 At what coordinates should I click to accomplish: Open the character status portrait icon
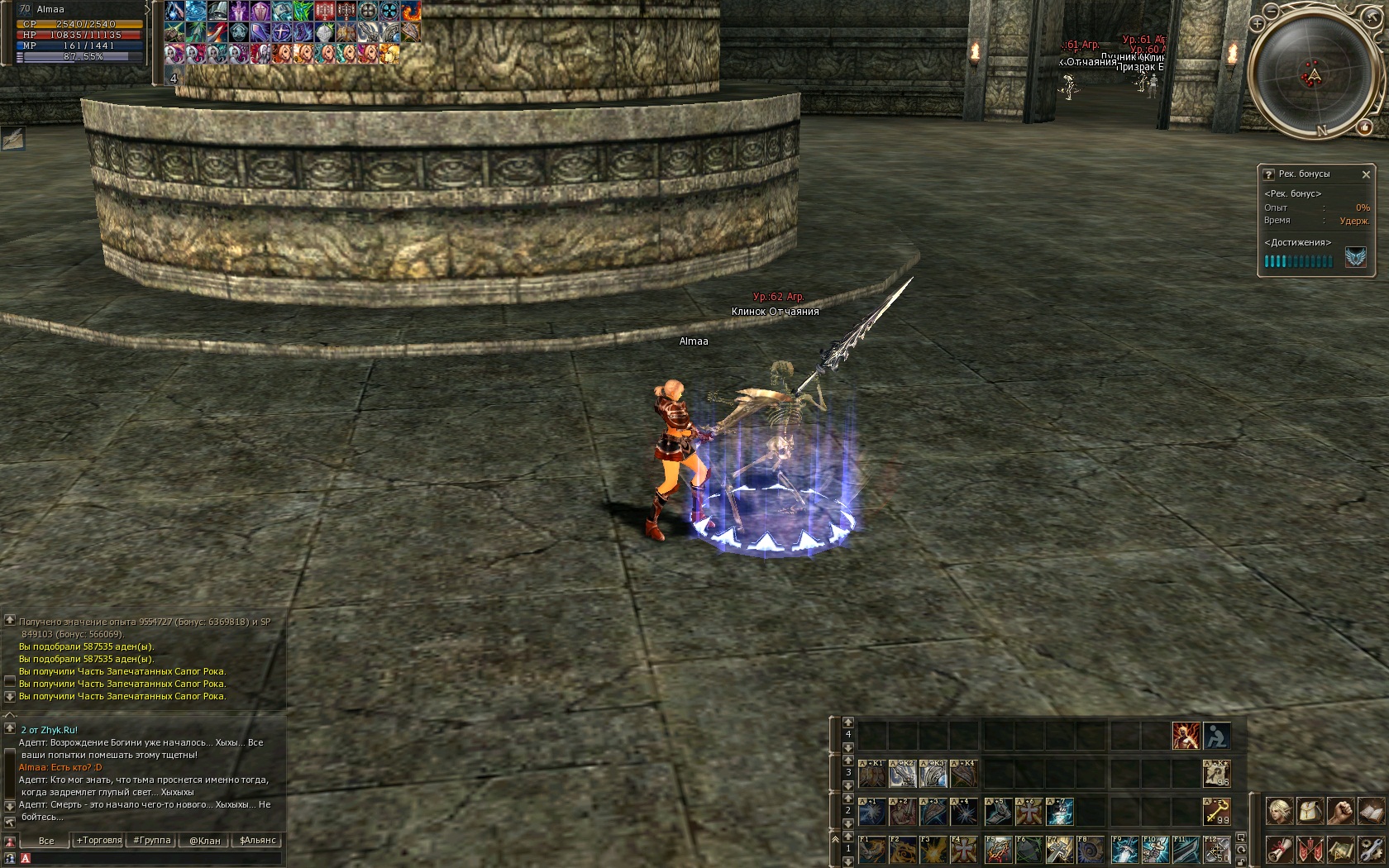pyautogui.click(x=1280, y=811)
